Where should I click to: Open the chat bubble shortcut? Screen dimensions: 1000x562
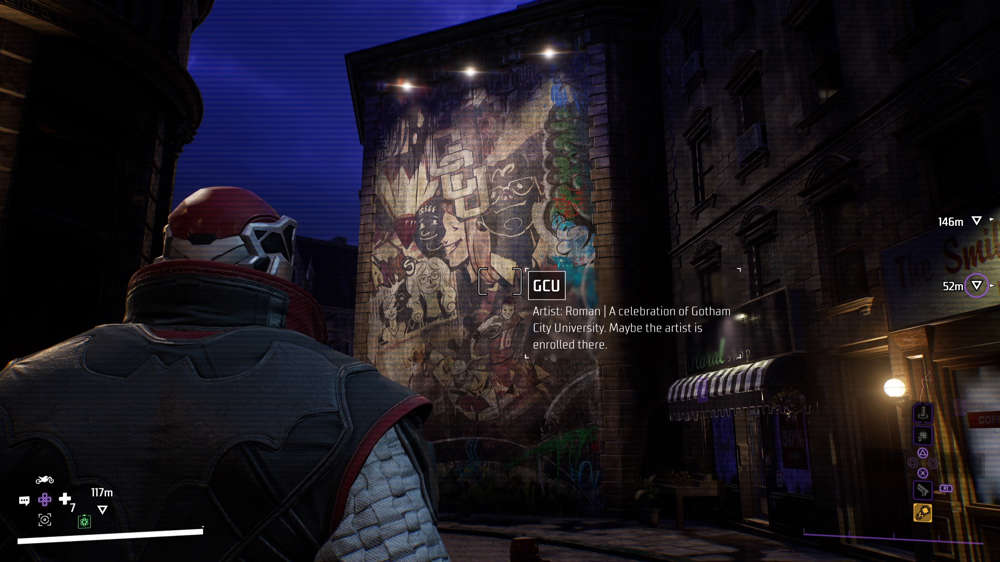click(x=24, y=500)
